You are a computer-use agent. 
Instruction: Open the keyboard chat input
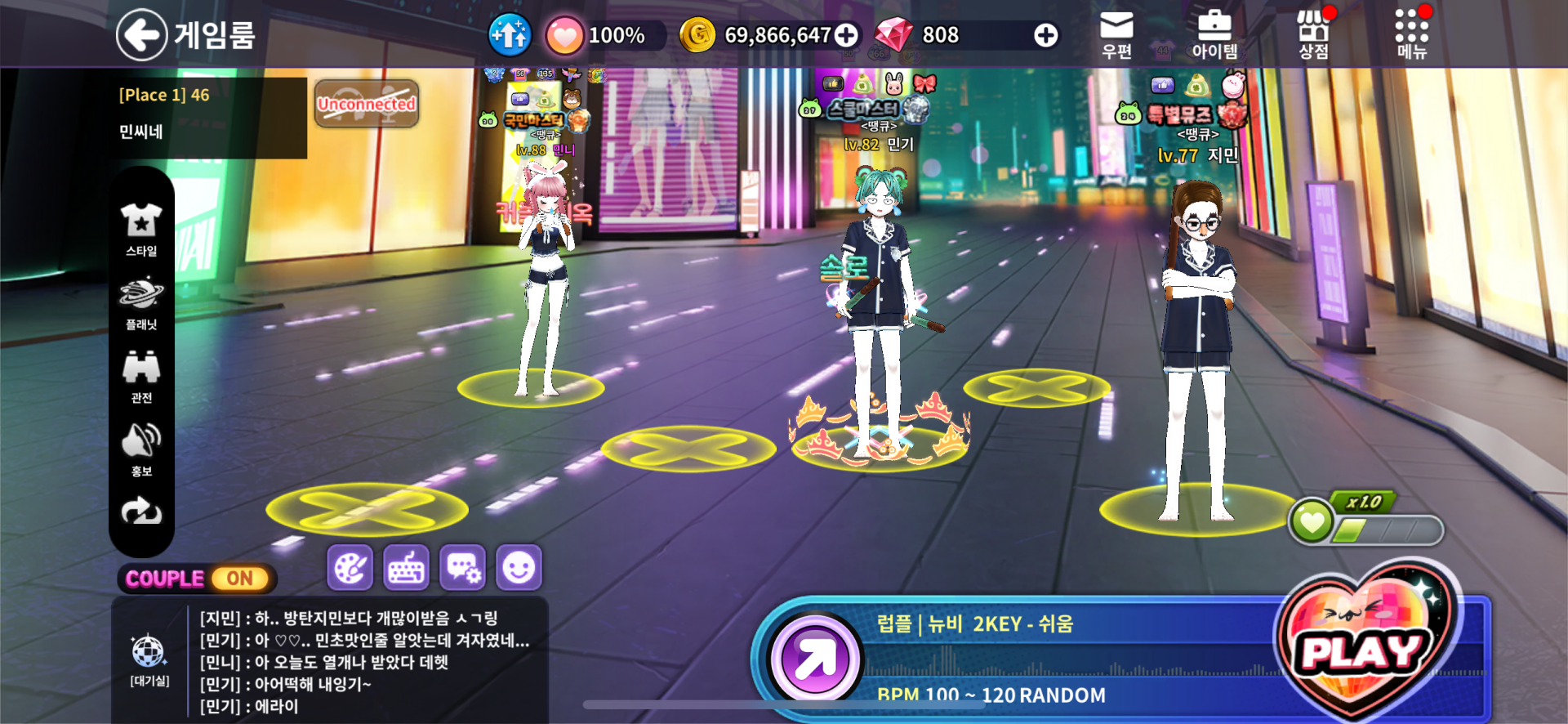[406, 567]
